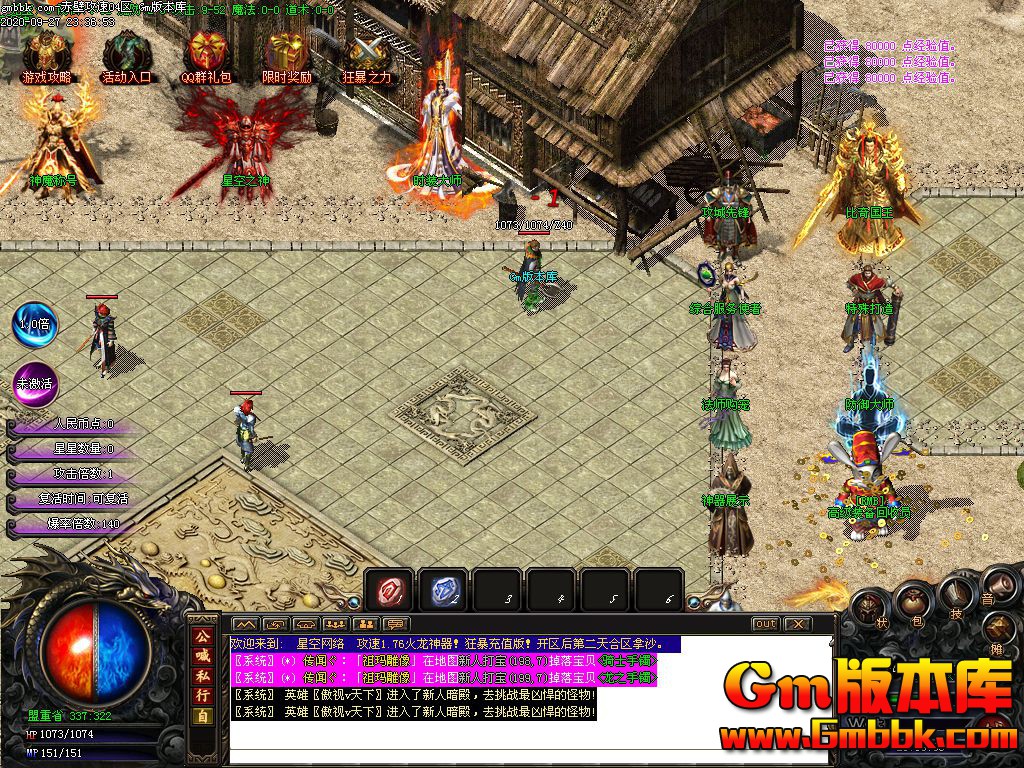Activate the 狂暴之力 crossed swords icon
1024x768 pixels.
pos(367,53)
